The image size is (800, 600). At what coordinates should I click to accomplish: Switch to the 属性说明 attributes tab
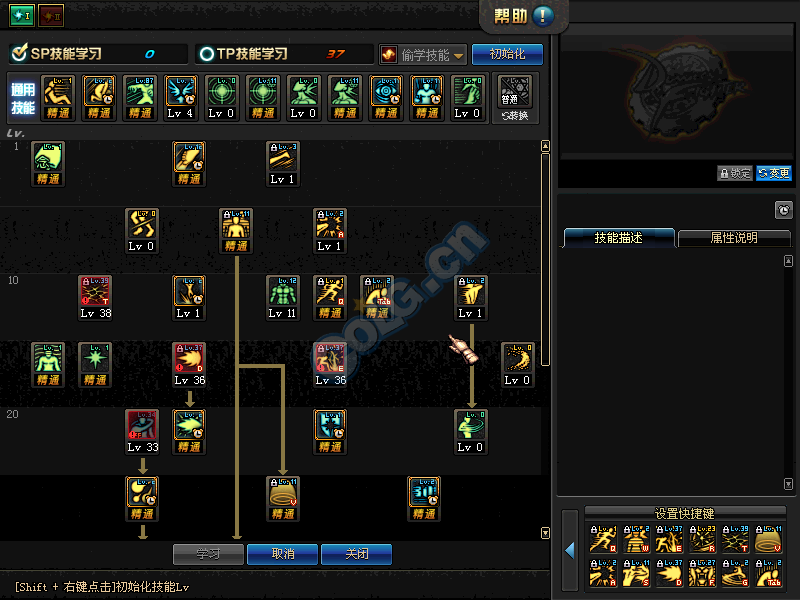733,238
